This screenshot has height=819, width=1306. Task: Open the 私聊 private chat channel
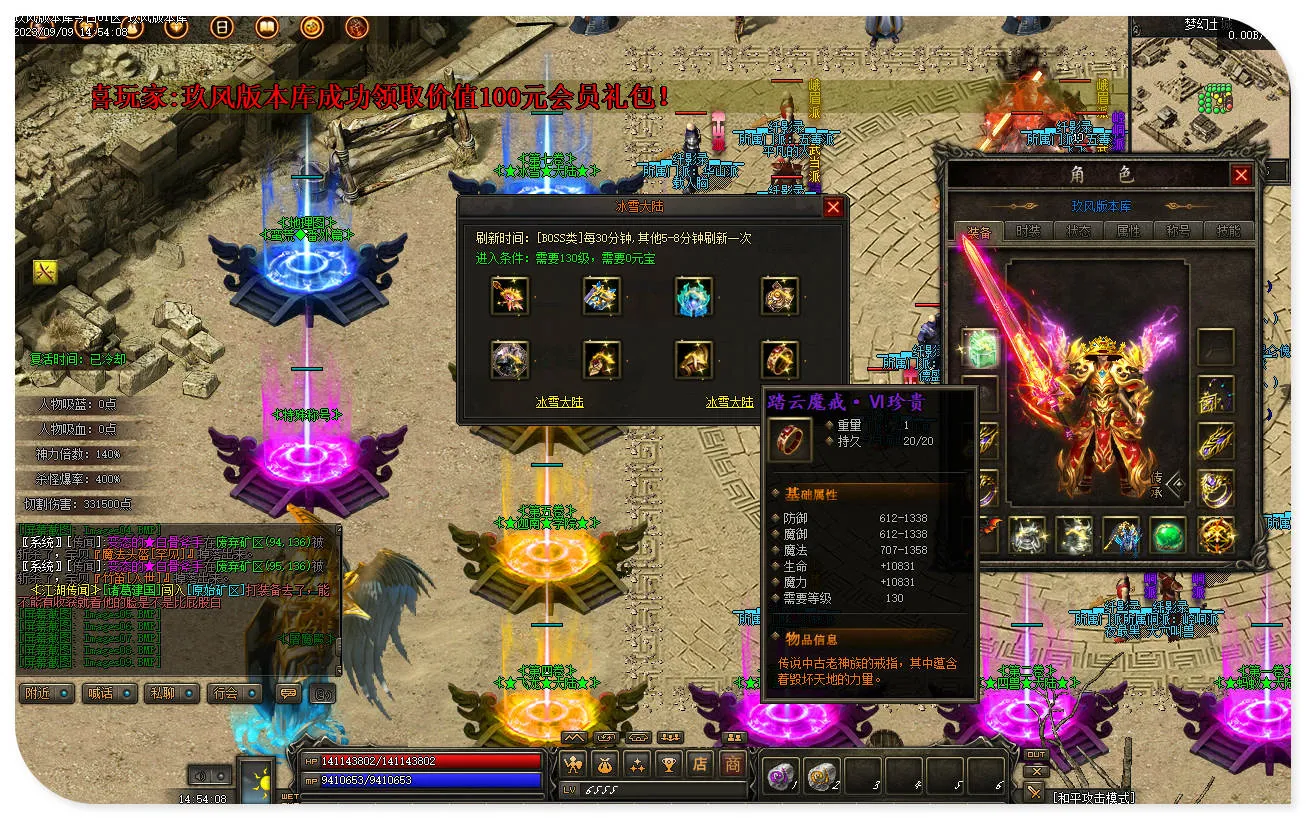170,693
